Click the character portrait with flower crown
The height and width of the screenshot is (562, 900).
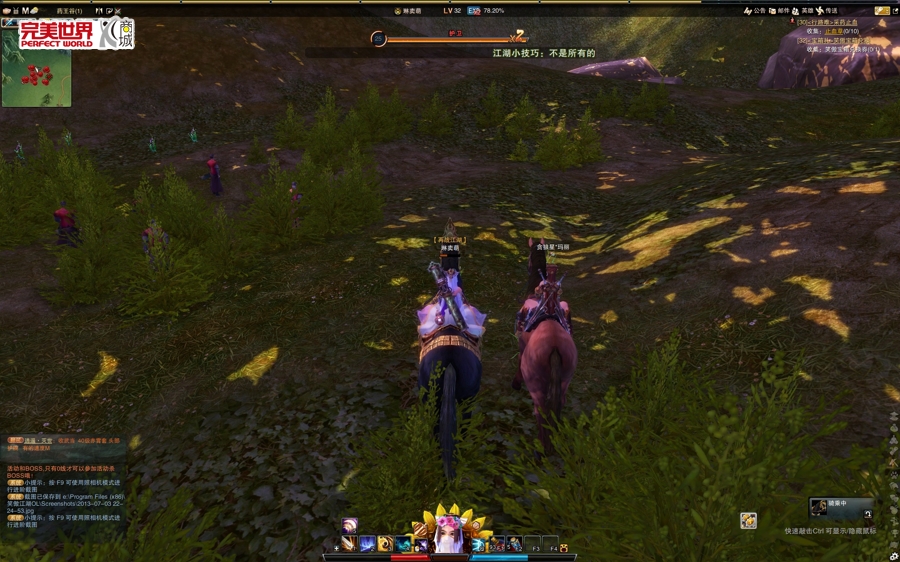(450, 536)
